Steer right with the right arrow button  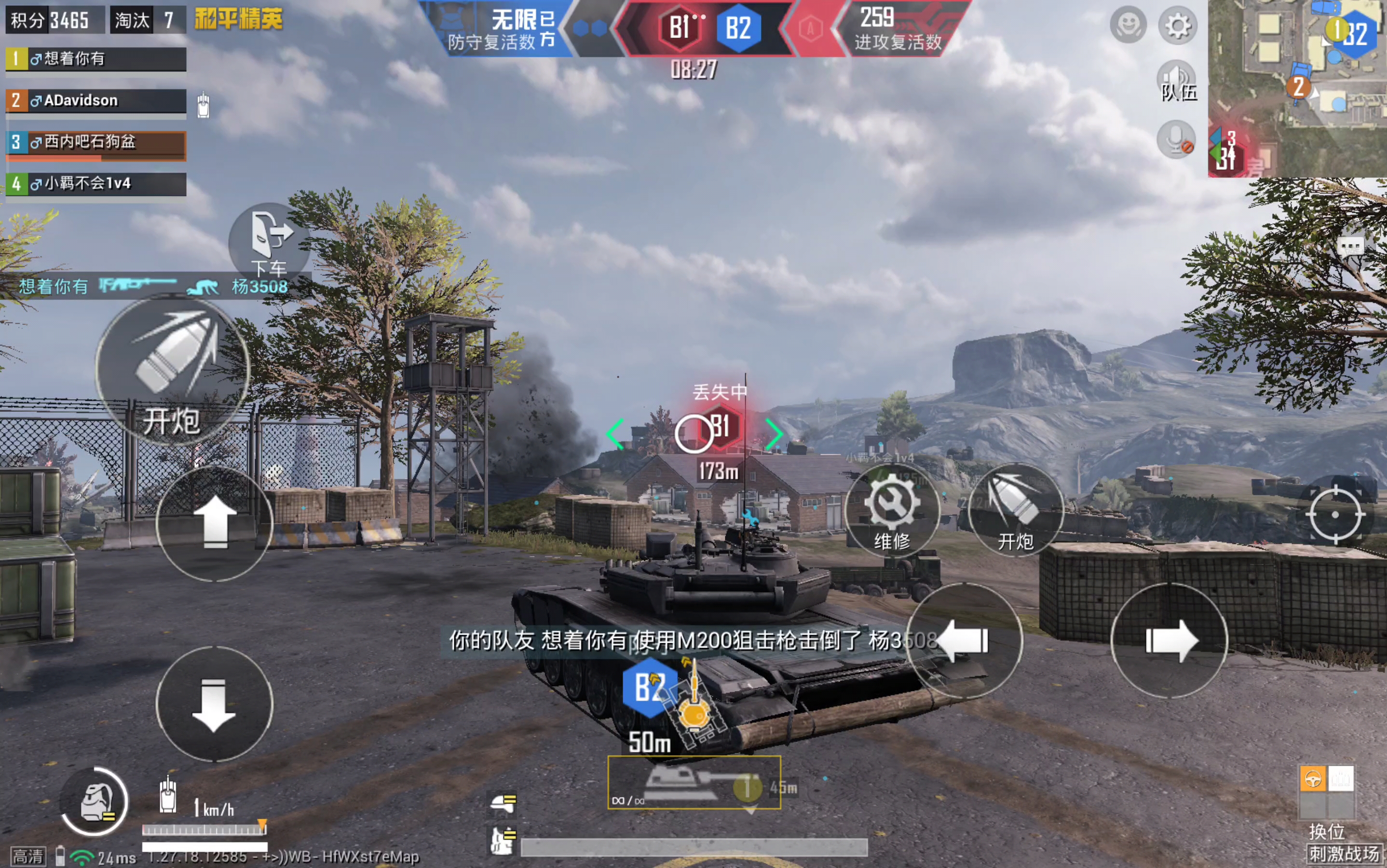click(1169, 640)
